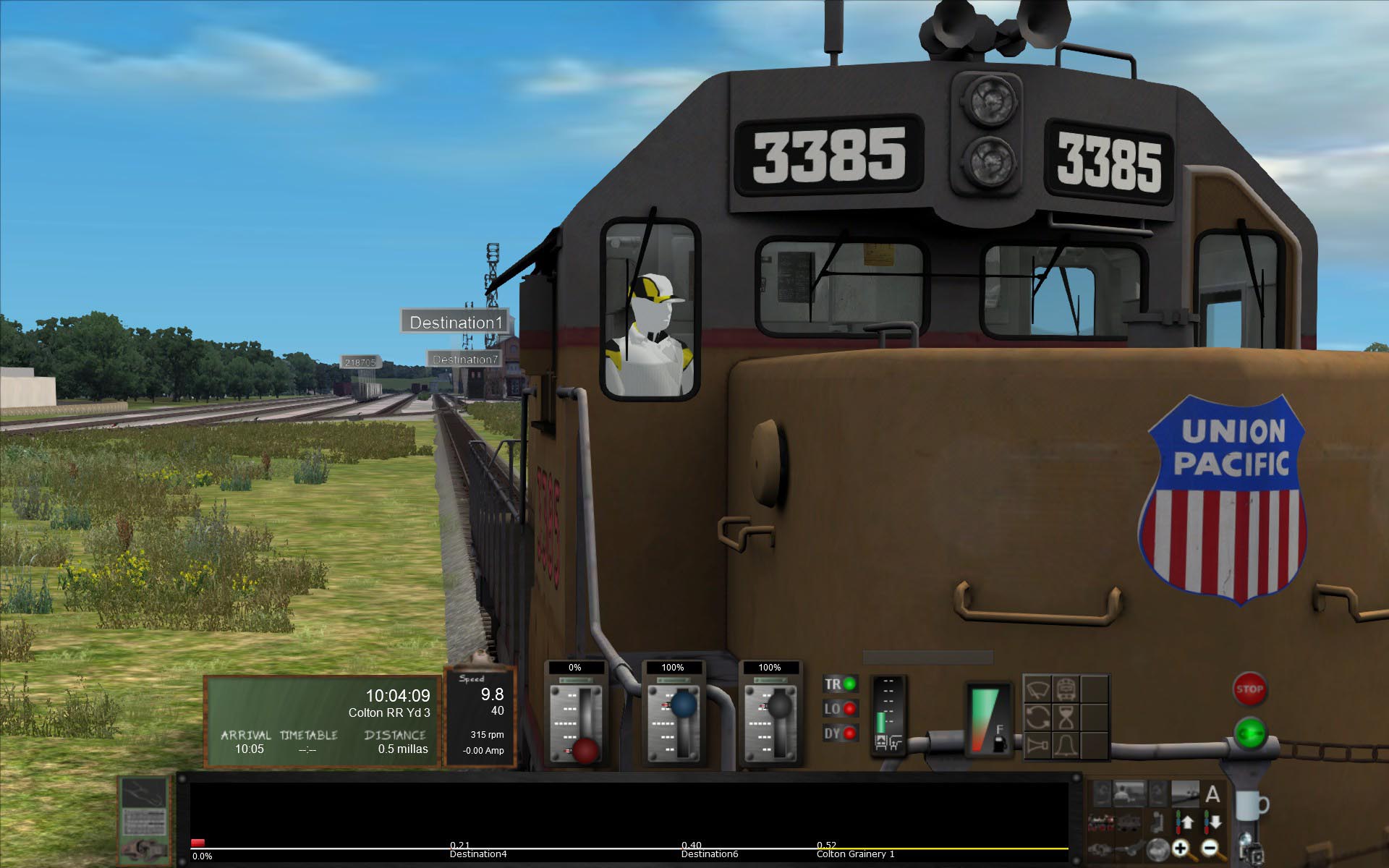1389x868 pixels.
Task: Click the letter A camera button
Action: tap(1212, 794)
